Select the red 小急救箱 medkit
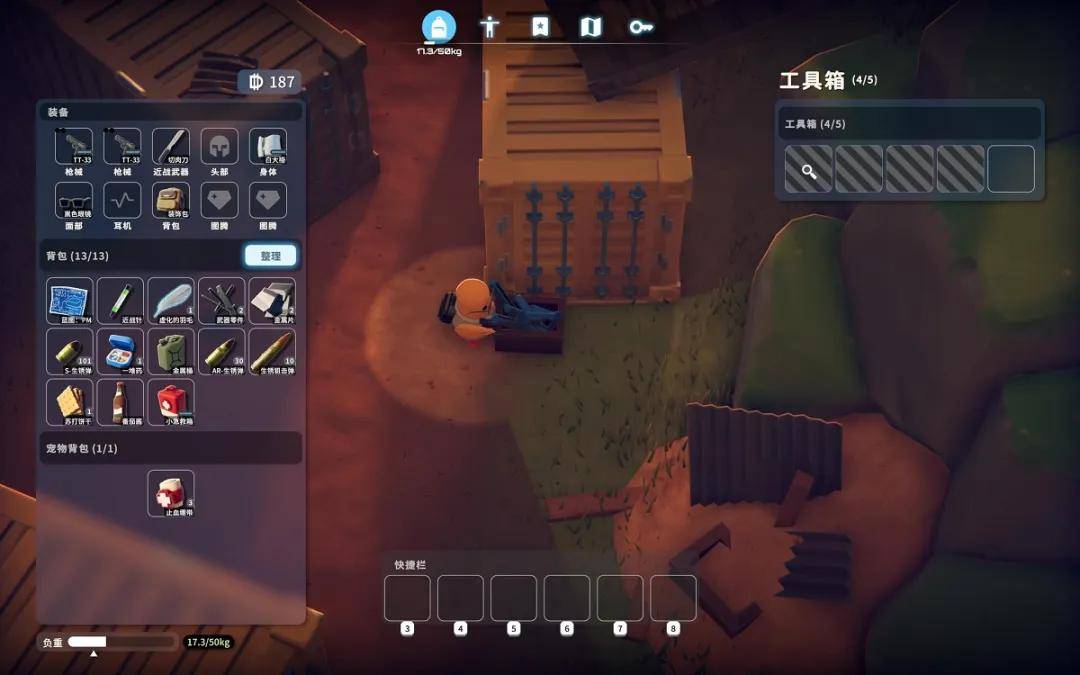Image resolution: width=1080 pixels, height=675 pixels. (171, 402)
